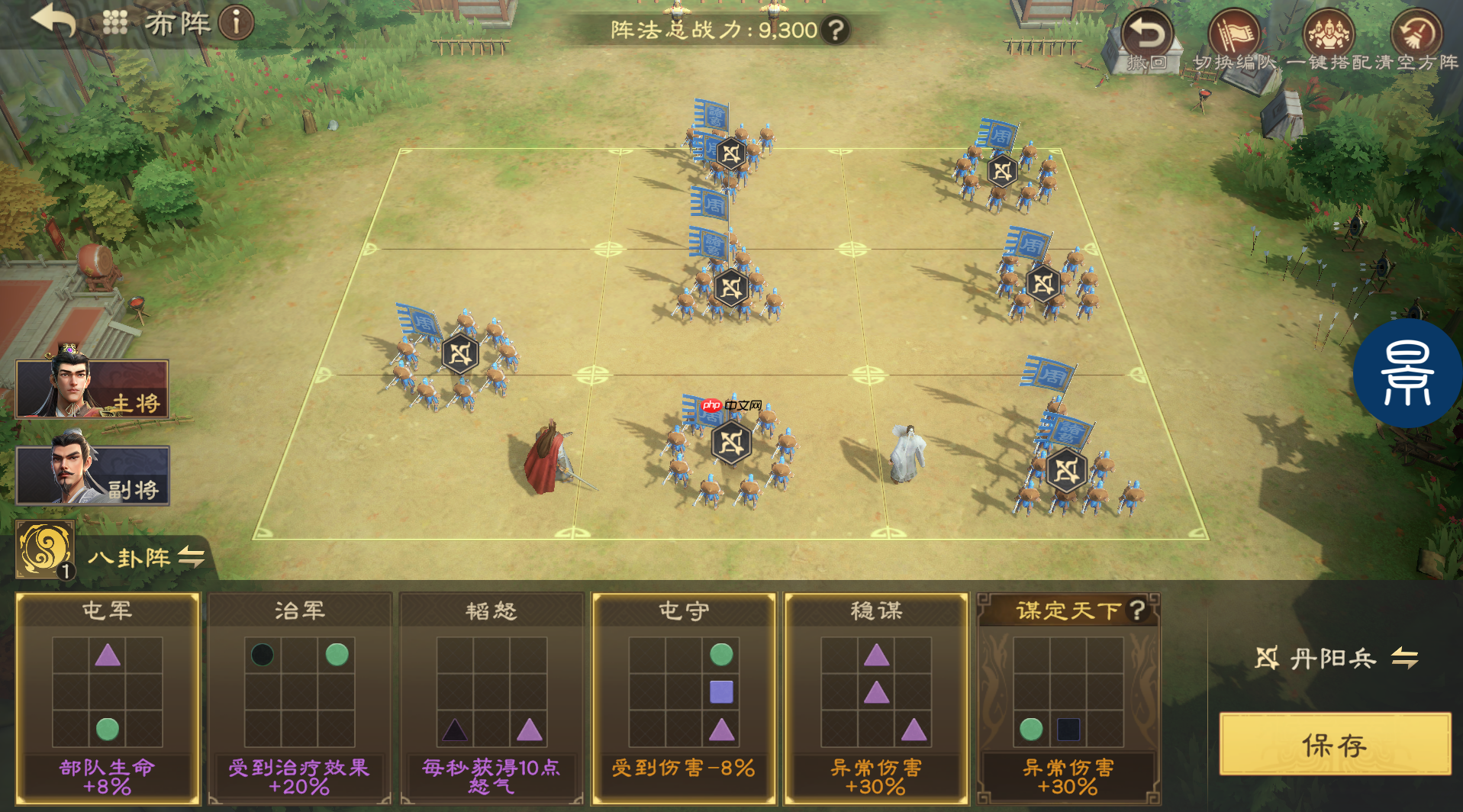Open the nine-dot grid menu
This screenshot has height=812, width=1463.
click(x=114, y=22)
